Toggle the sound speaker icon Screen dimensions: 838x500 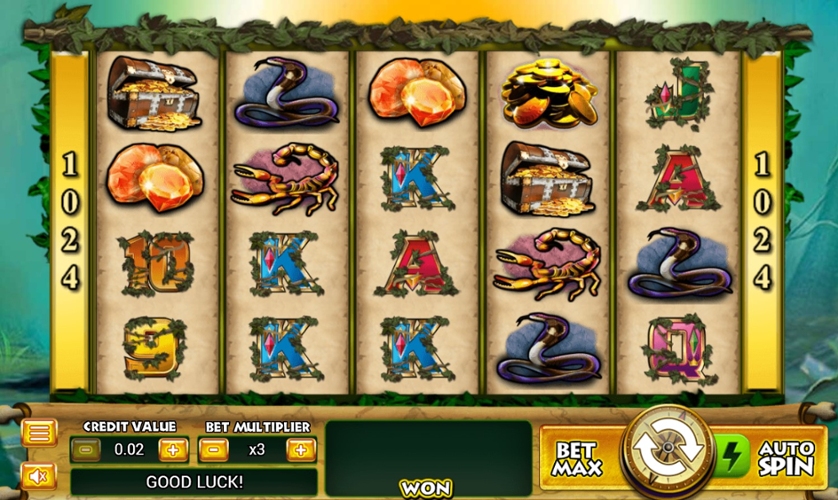point(39,477)
